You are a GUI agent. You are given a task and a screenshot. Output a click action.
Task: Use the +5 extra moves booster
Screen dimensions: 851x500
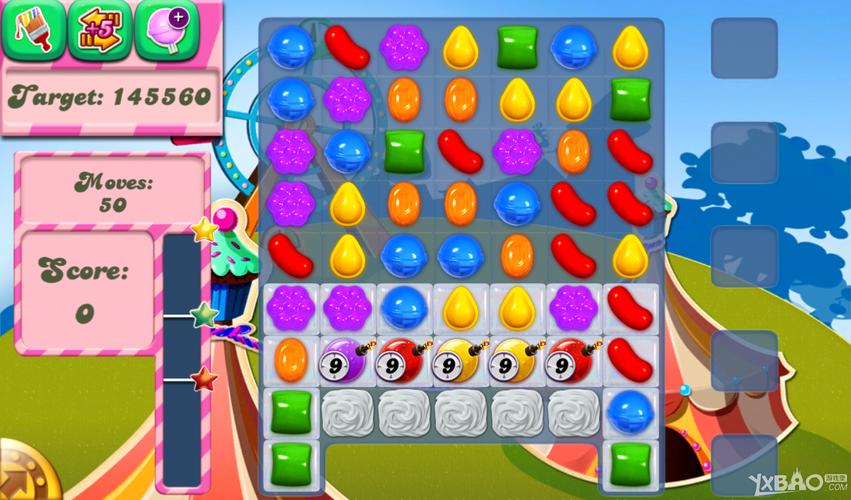100,29
